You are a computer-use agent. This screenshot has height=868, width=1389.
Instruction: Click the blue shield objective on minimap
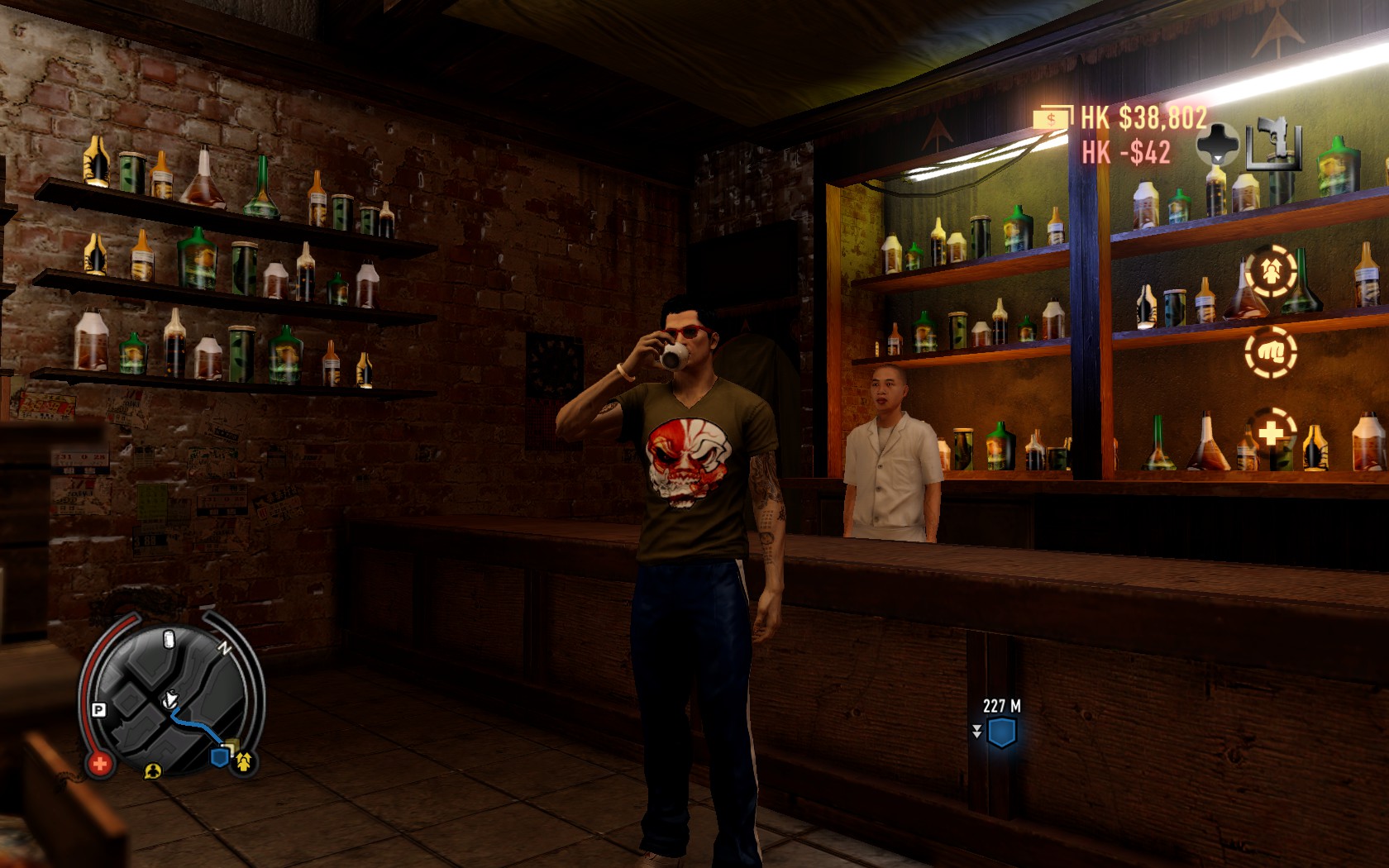(221, 756)
